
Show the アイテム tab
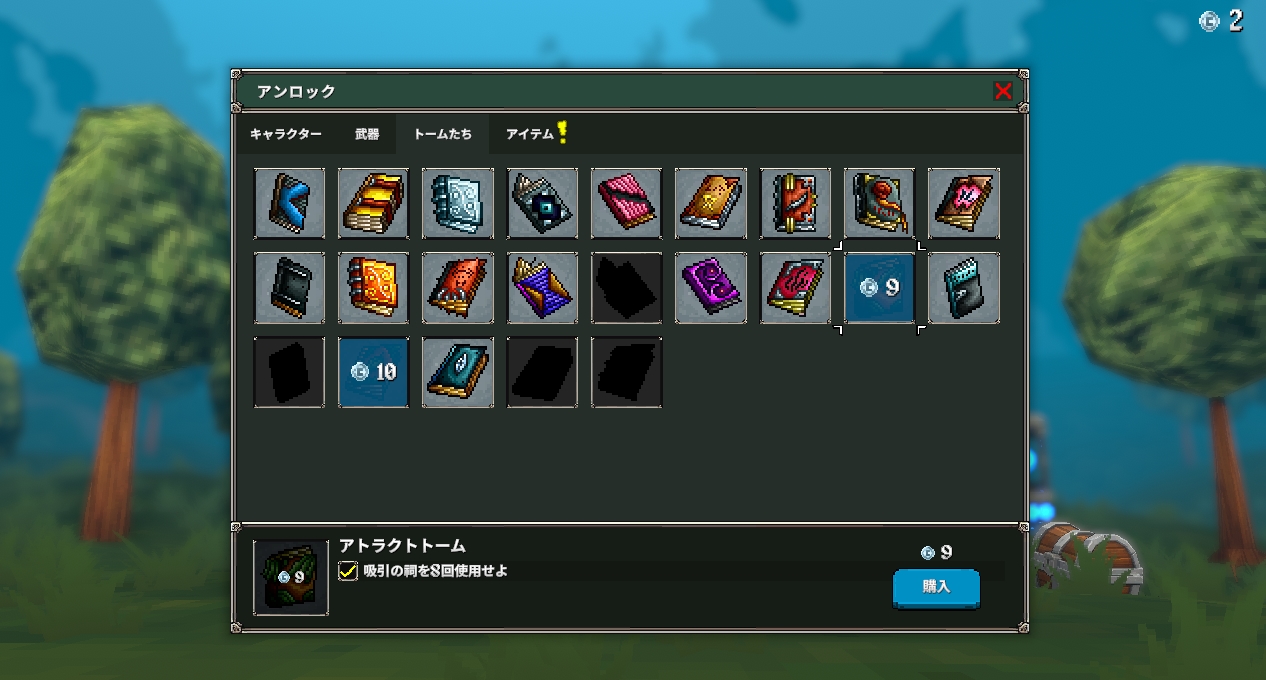tap(531, 134)
